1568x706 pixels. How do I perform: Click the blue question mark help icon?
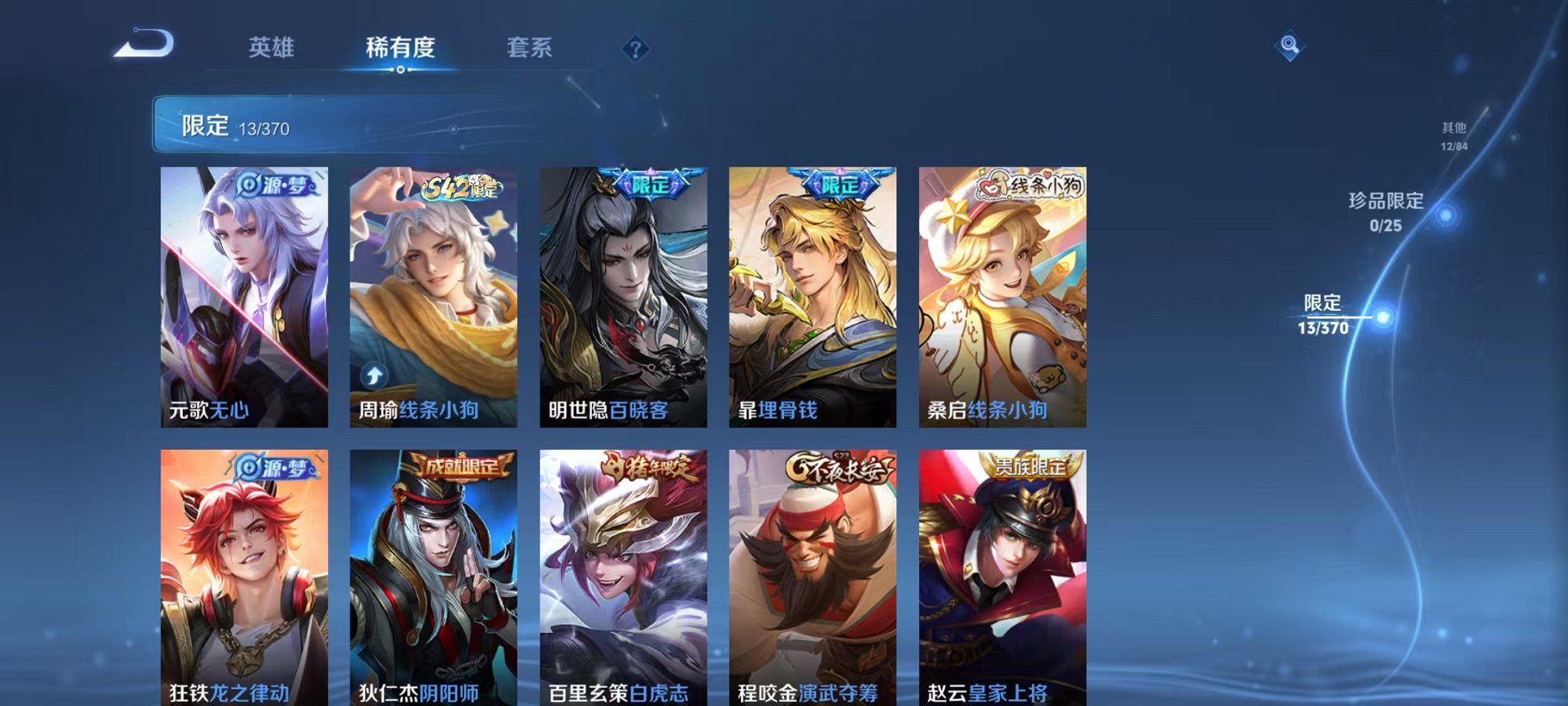(x=634, y=50)
